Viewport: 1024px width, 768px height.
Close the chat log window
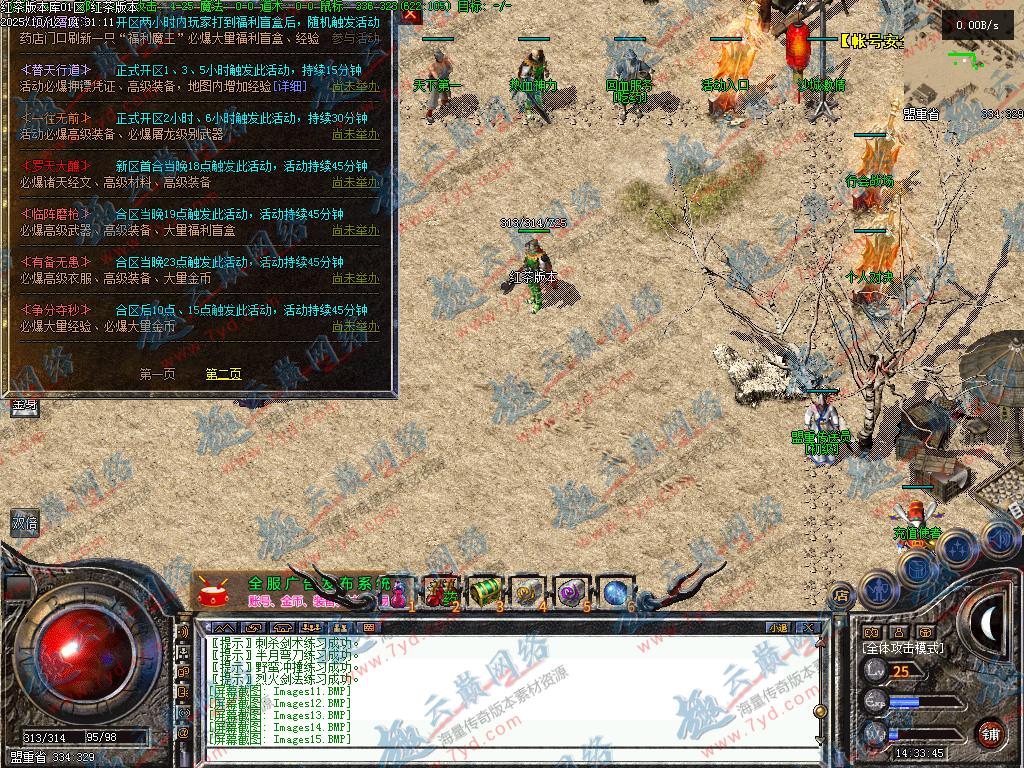pos(808,627)
